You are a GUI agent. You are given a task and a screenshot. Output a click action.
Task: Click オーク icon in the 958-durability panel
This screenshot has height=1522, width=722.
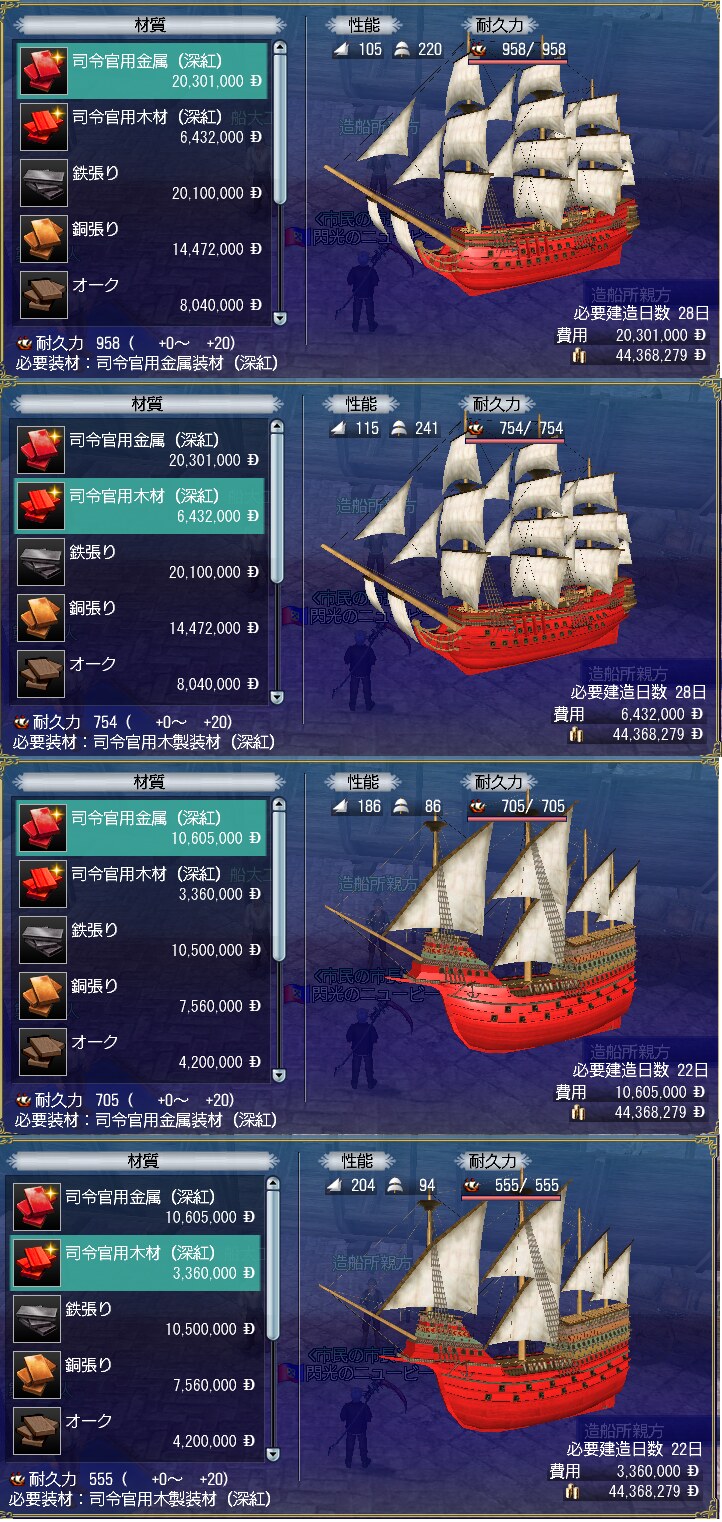pyautogui.click(x=43, y=295)
